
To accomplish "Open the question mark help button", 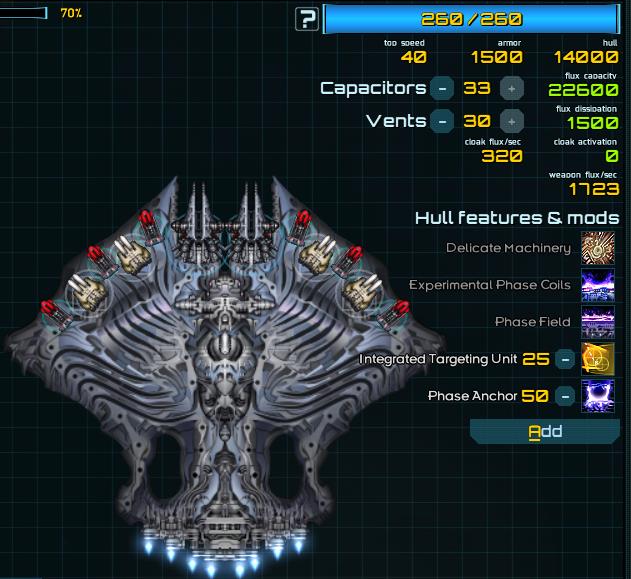I will click(307, 19).
